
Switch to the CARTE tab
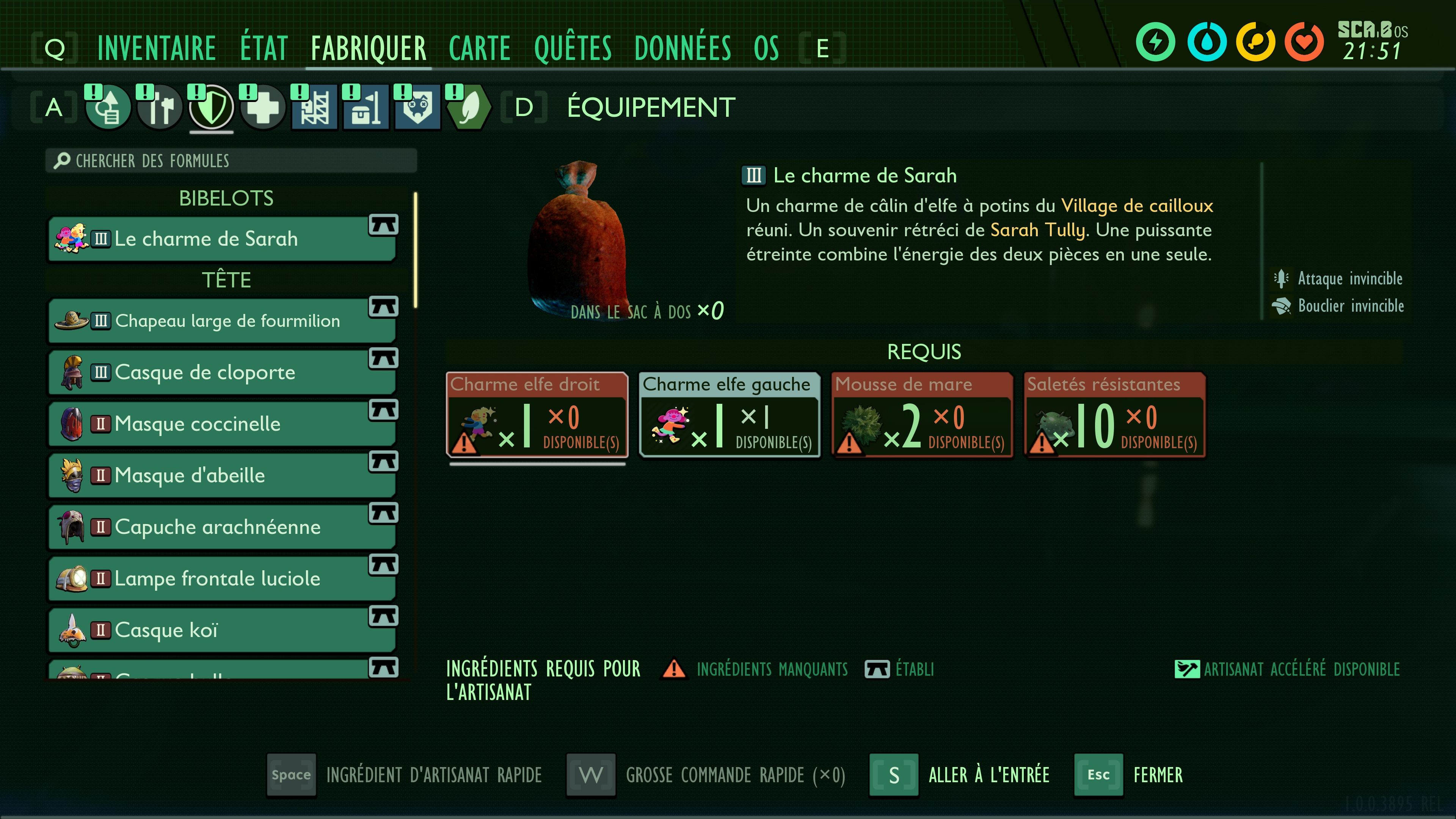pos(479,48)
